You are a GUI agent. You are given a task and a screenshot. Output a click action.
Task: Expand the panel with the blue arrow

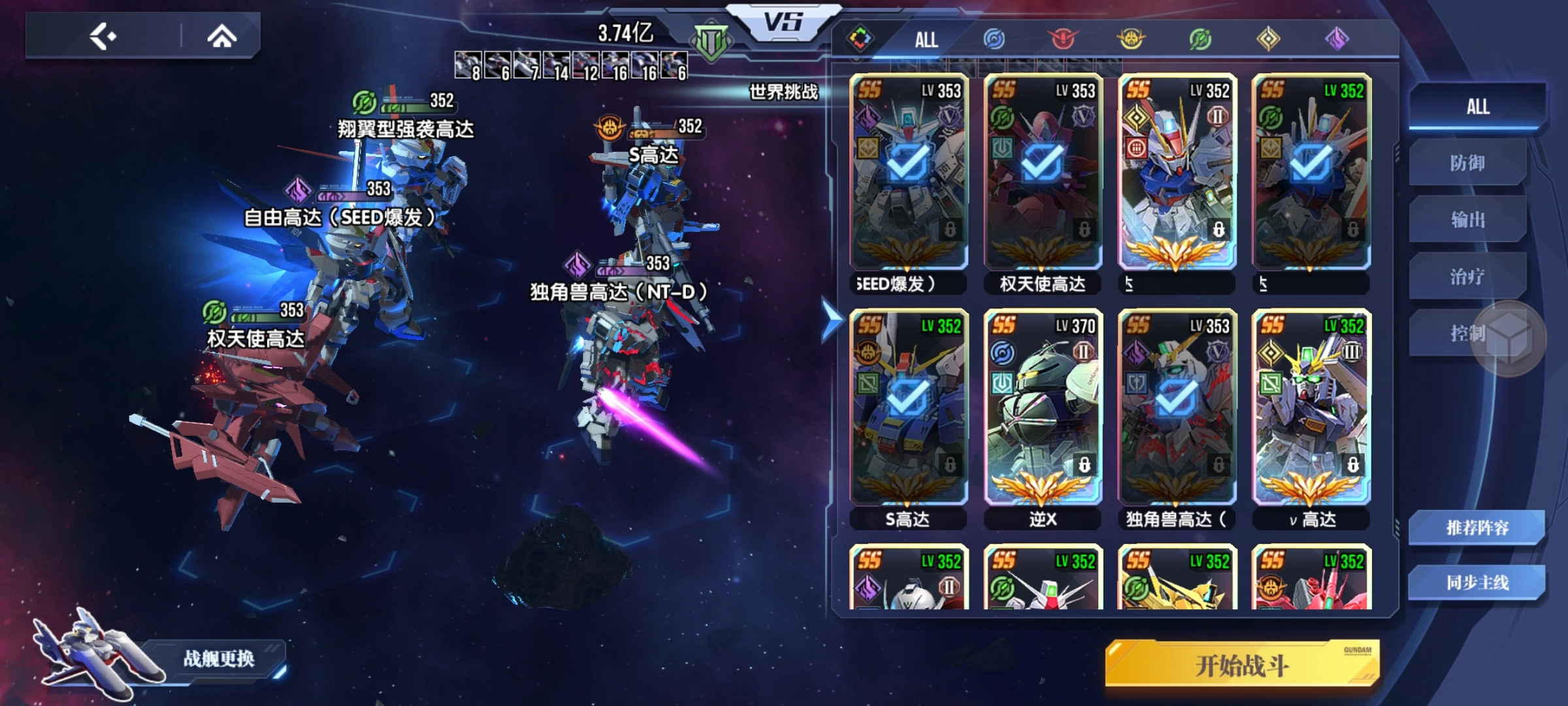(x=831, y=321)
